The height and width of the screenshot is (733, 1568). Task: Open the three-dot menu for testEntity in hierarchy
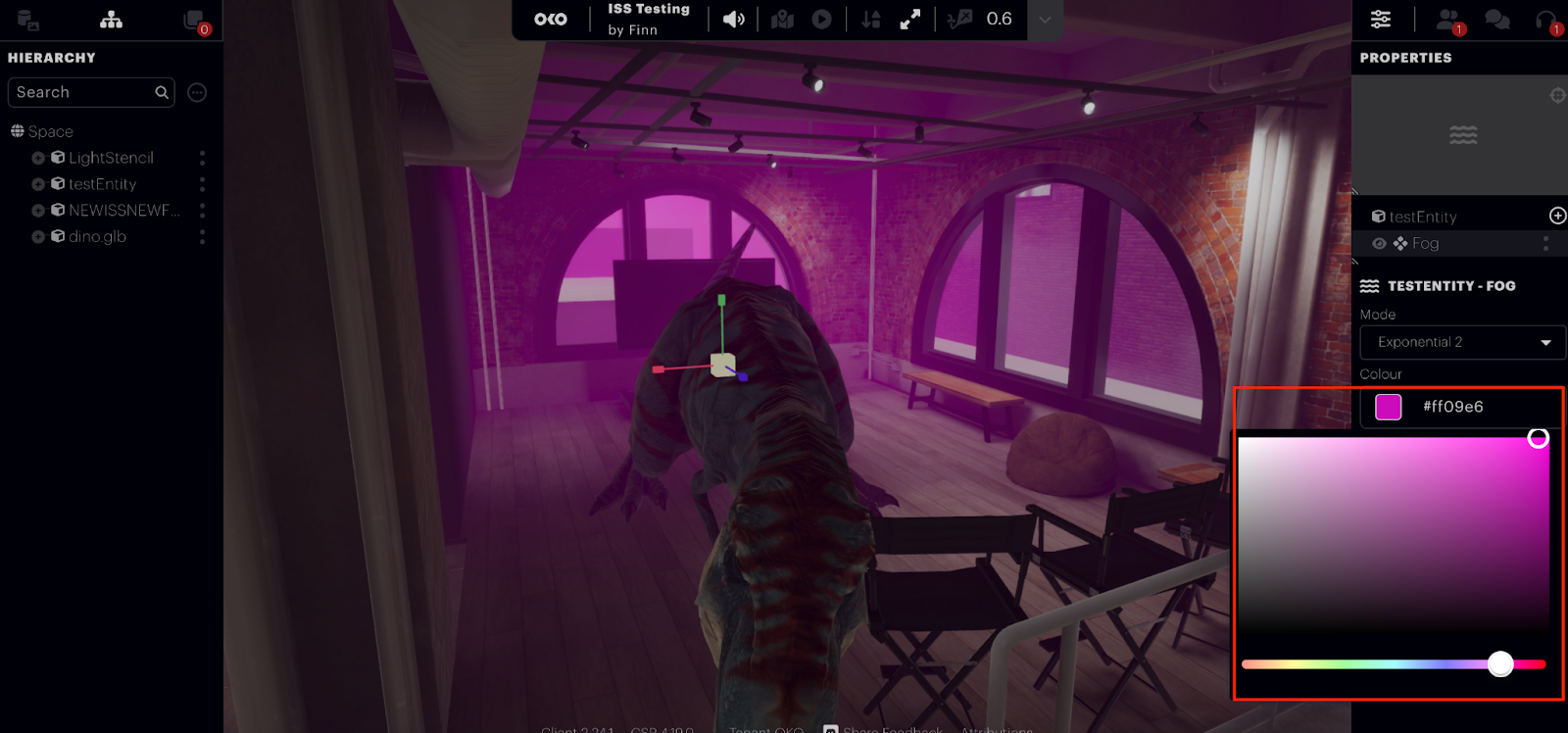[203, 184]
